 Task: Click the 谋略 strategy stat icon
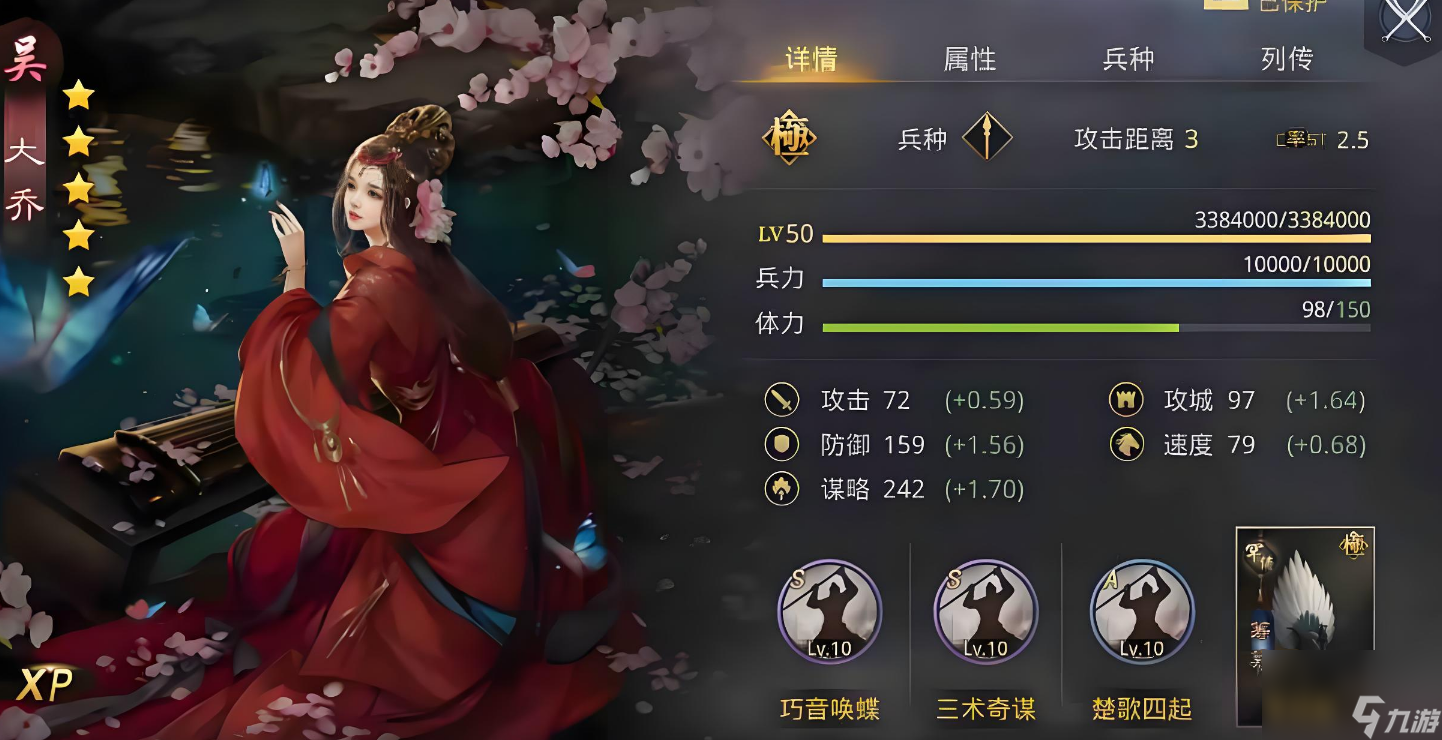[x=783, y=489]
